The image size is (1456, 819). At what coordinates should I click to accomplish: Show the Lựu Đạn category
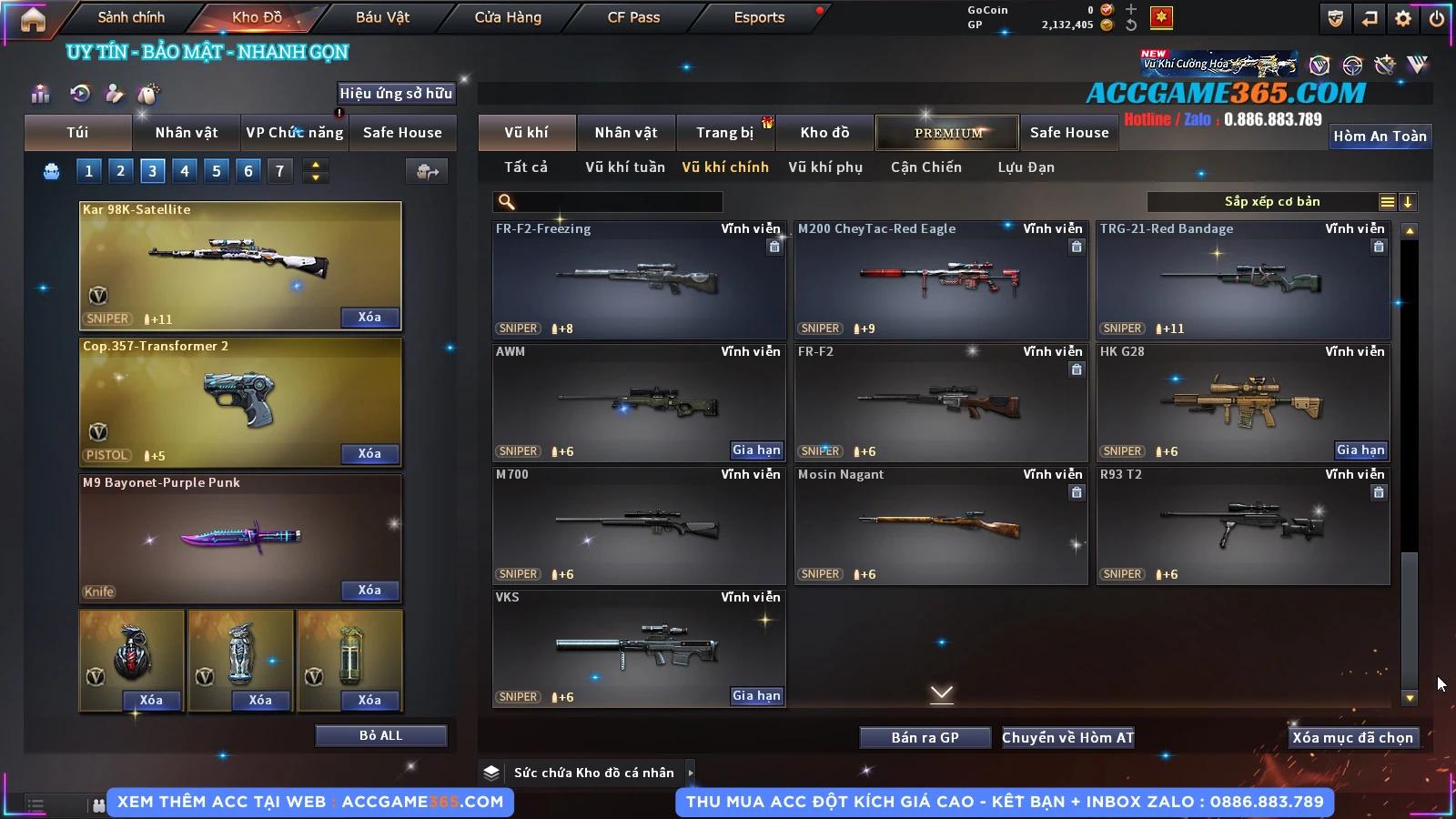(1026, 167)
